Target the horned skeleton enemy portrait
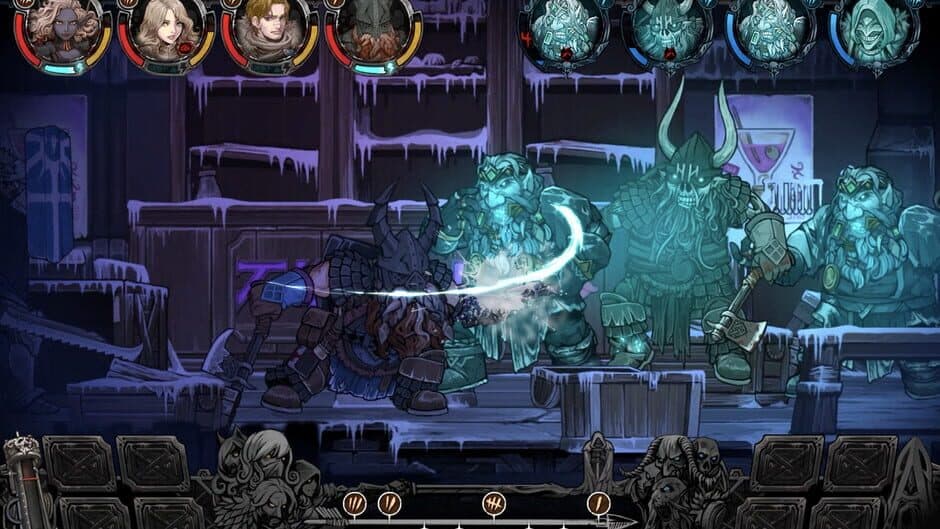 [667, 30]
